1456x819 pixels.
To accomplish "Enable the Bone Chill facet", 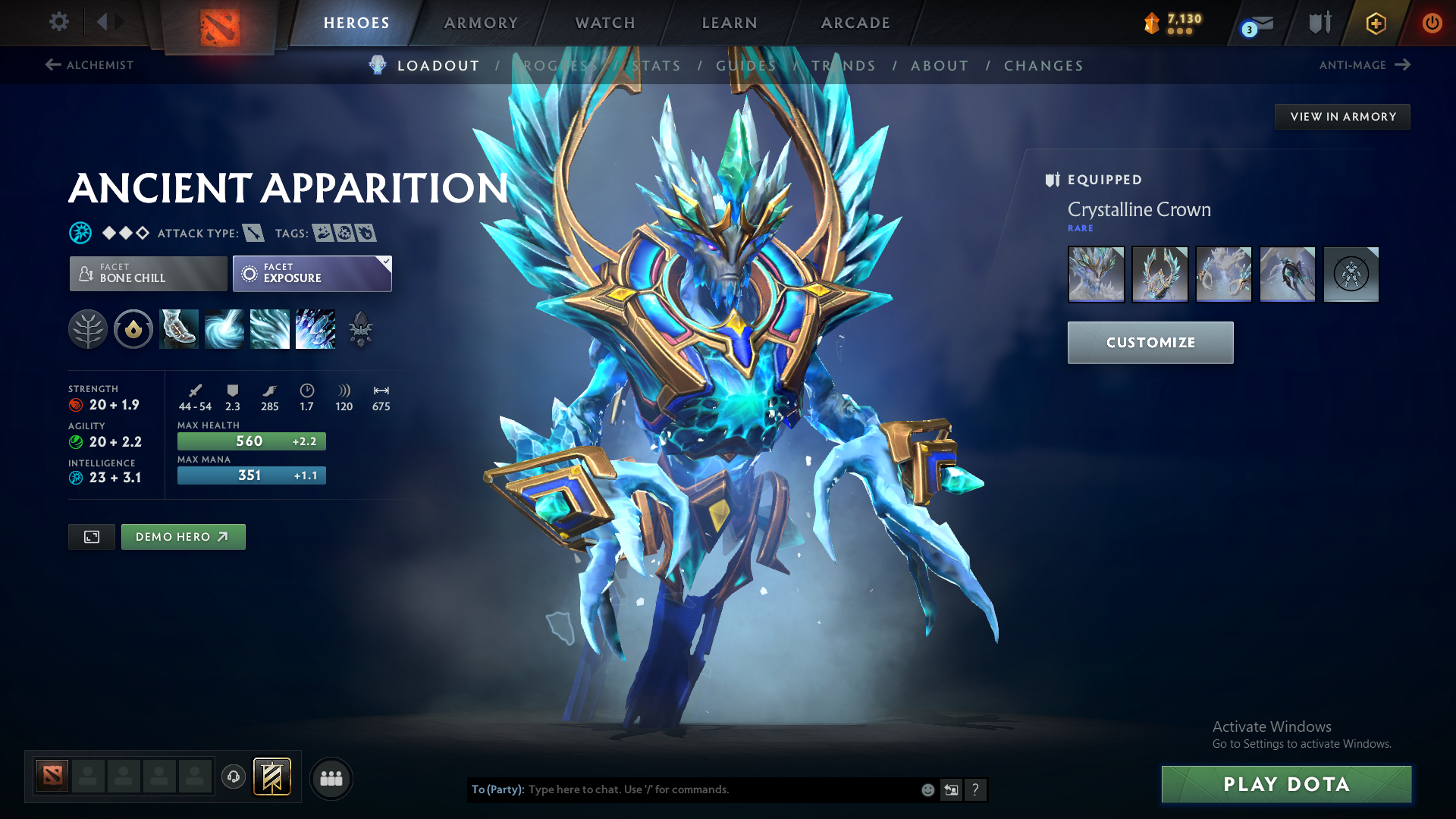I will coord(148,273).
